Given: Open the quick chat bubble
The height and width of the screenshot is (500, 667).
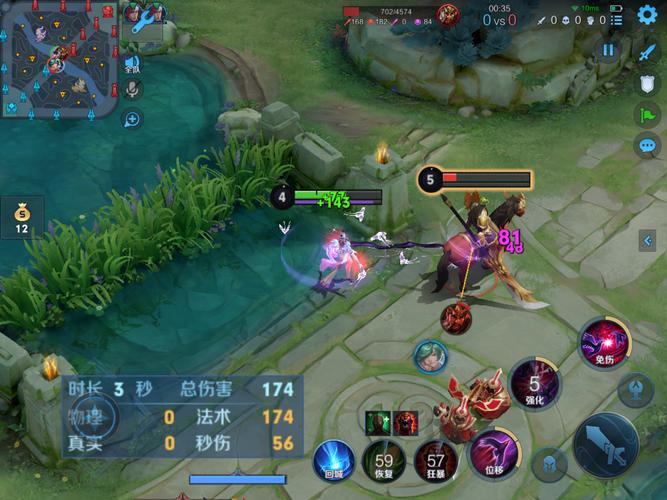Looking at the screenshot, I should pos(647,146).
